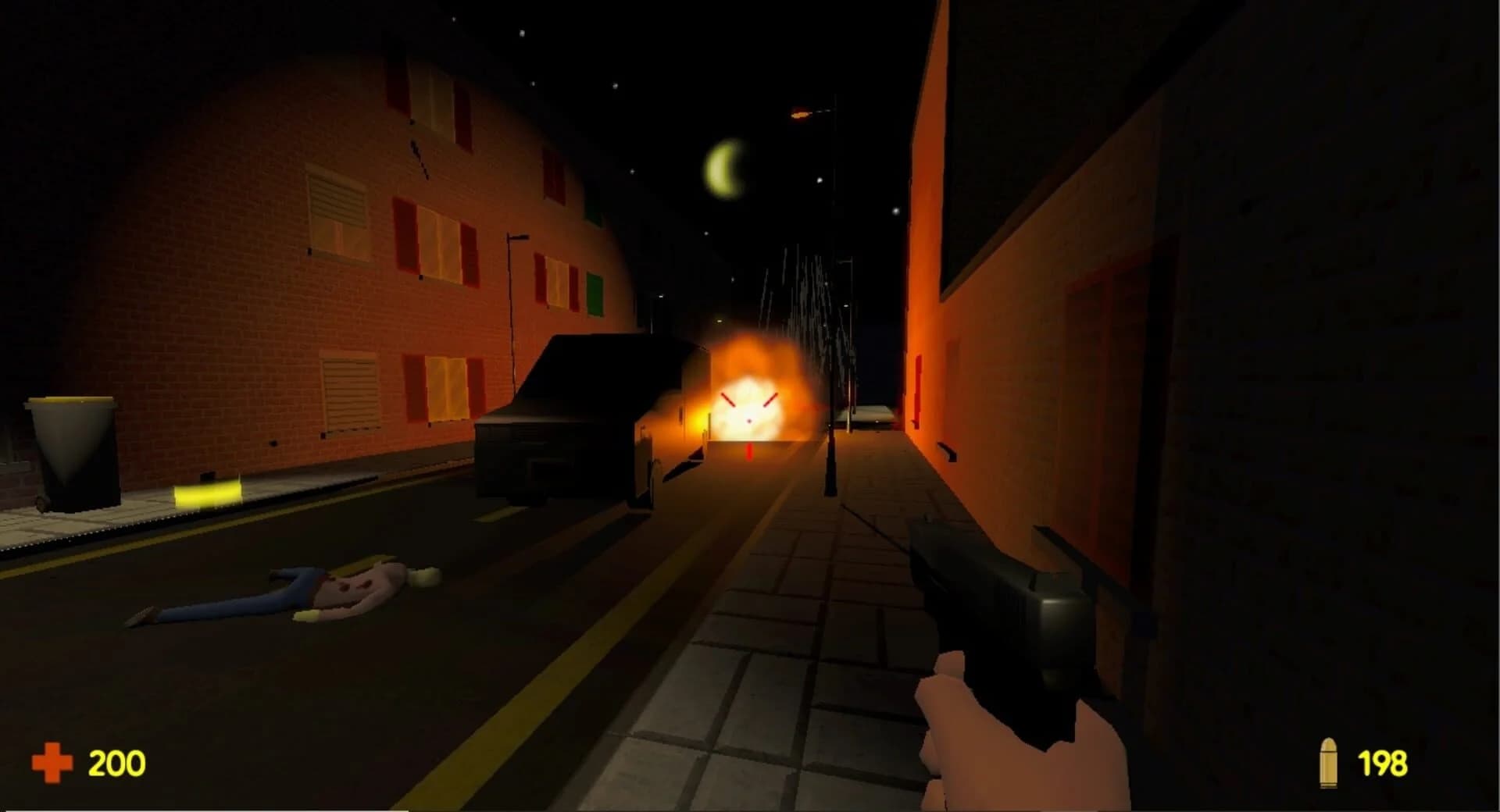
Task: Click the glowing explosion fireball
Action: pyautogui.click(x=750, y=398)
